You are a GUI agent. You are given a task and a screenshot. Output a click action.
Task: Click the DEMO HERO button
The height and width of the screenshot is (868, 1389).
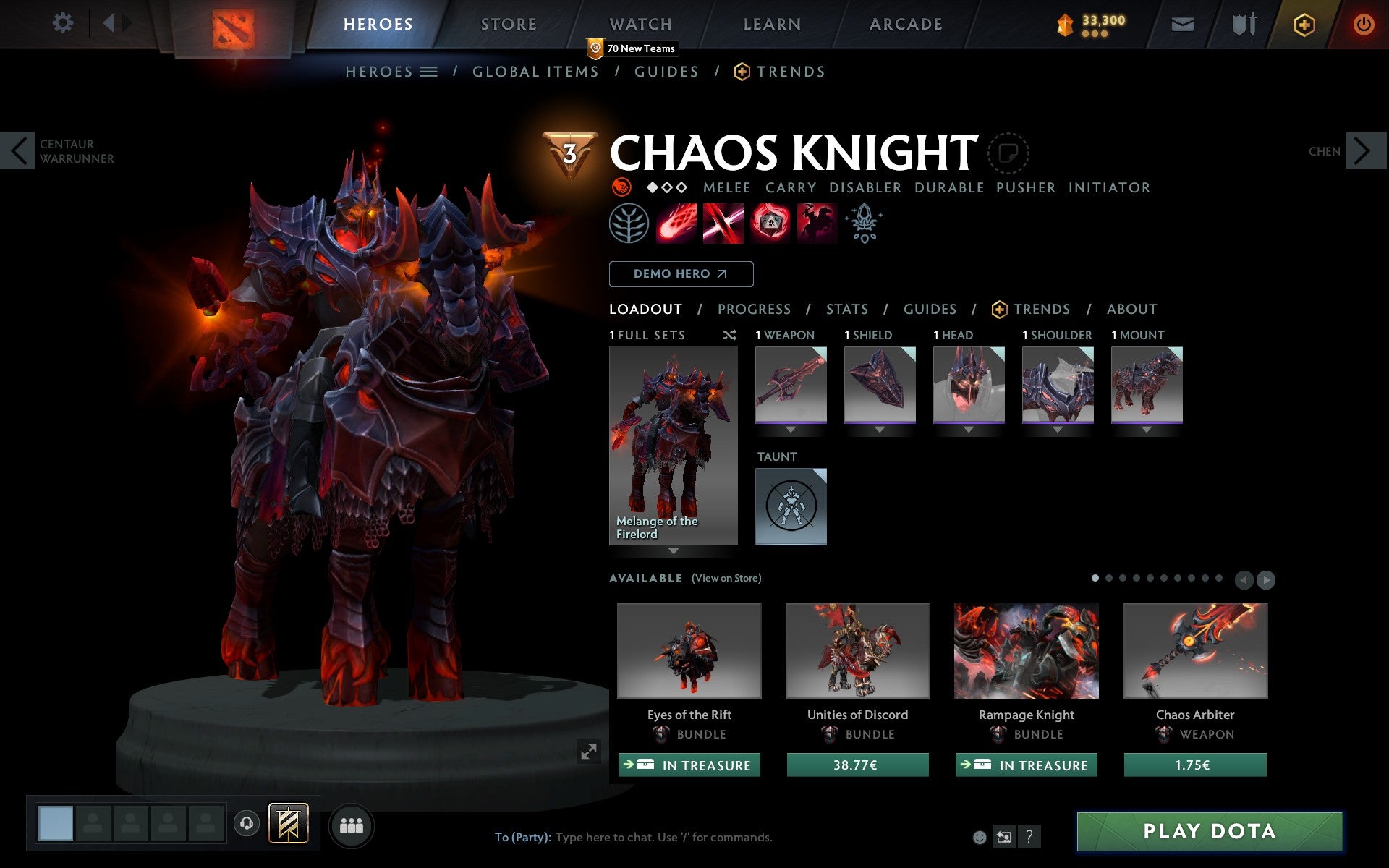point(681,273)
